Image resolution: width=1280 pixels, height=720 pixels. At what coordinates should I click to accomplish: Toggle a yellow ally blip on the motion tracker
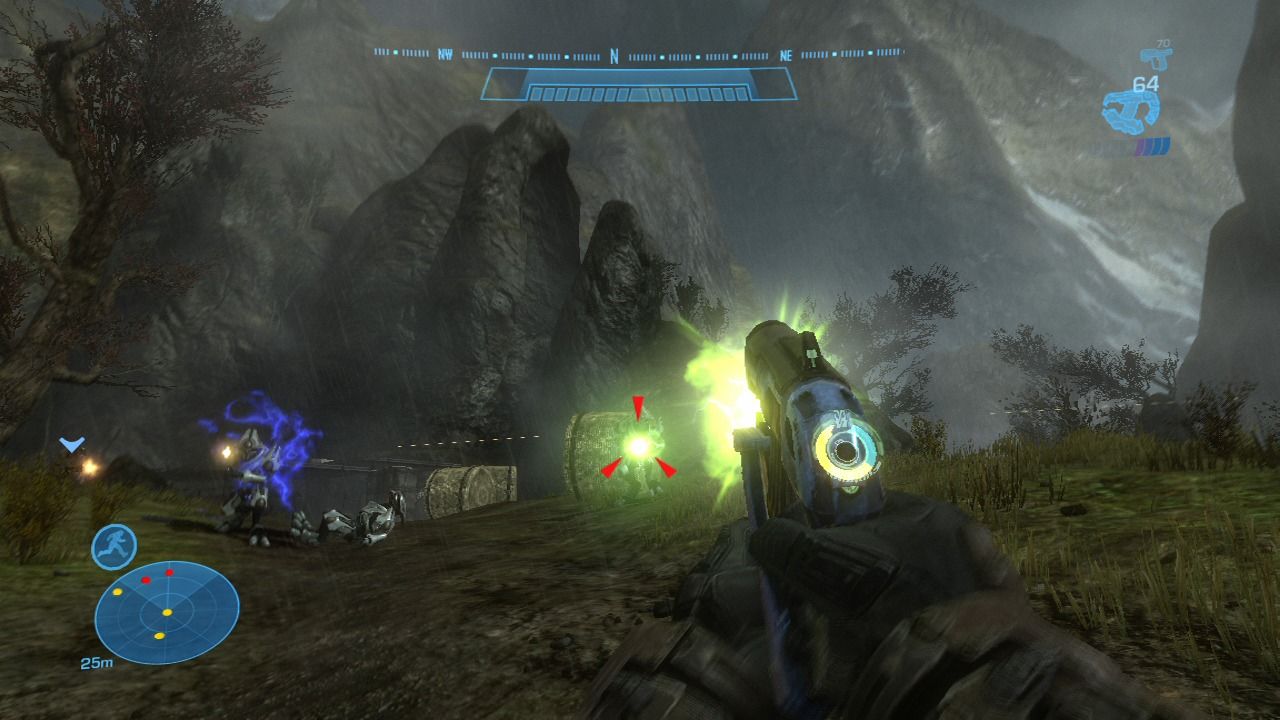point(117,592)
